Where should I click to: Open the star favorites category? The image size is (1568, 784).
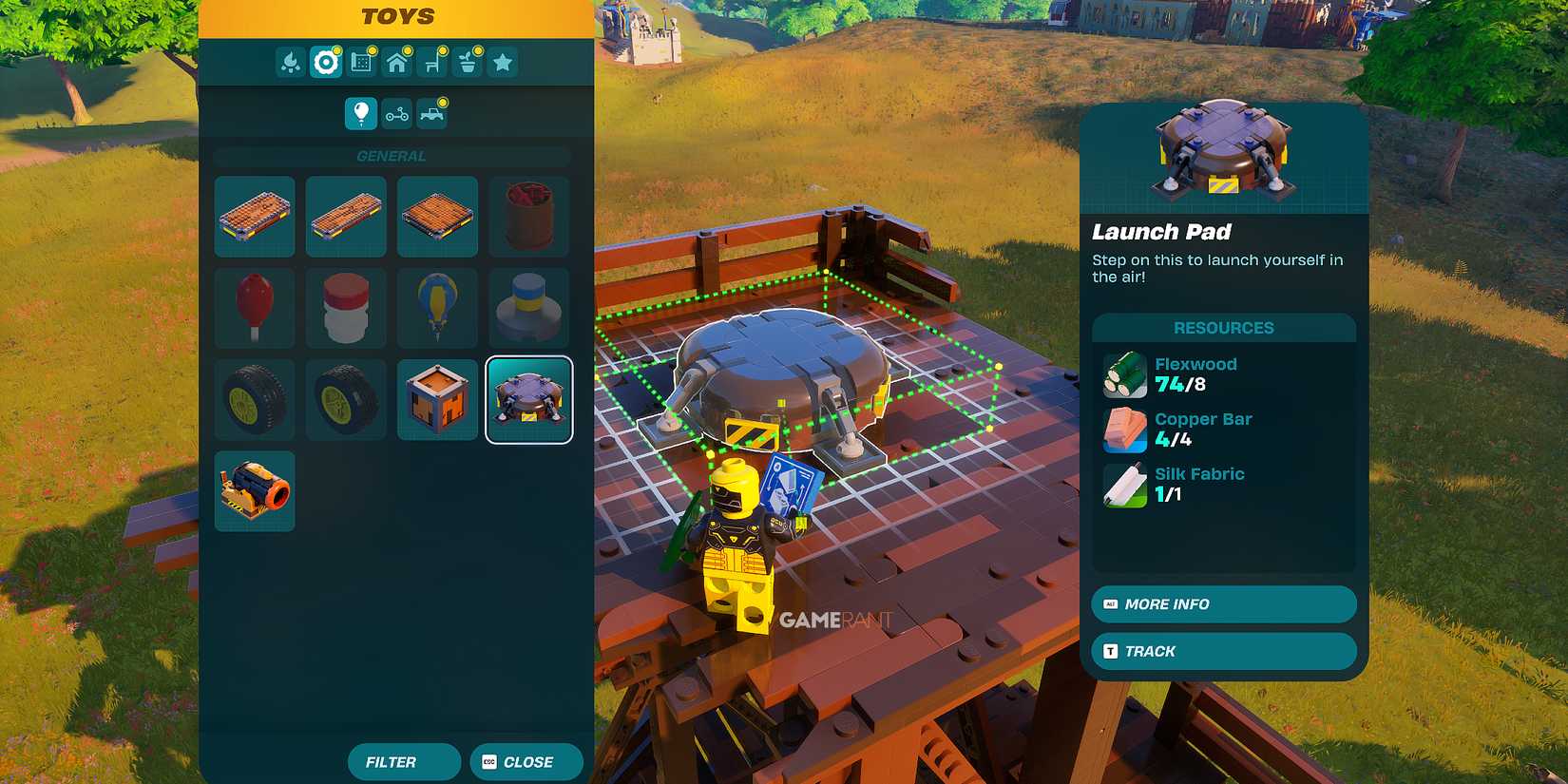(502, 62)
